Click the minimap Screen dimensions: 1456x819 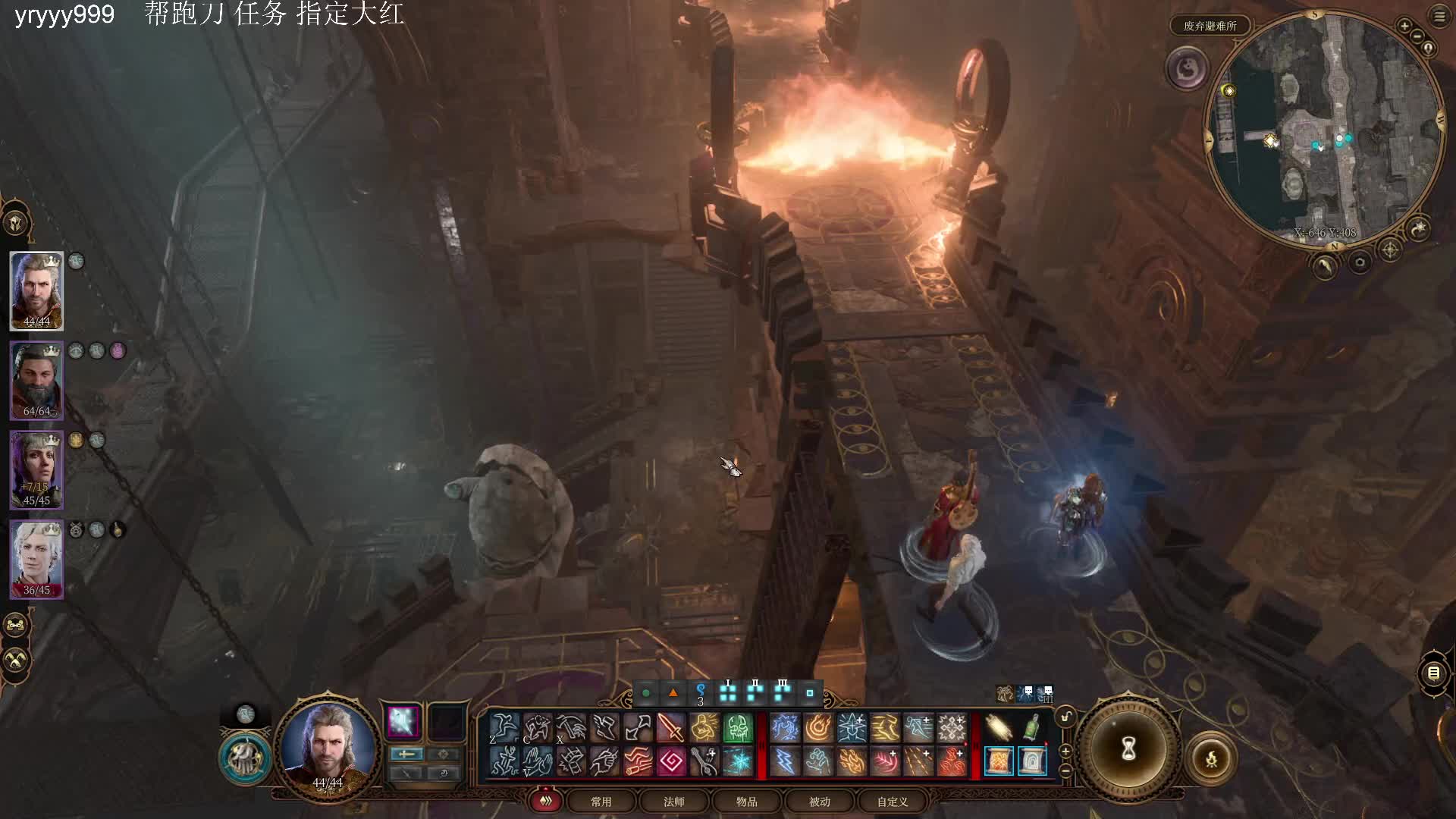(1323, 129)
